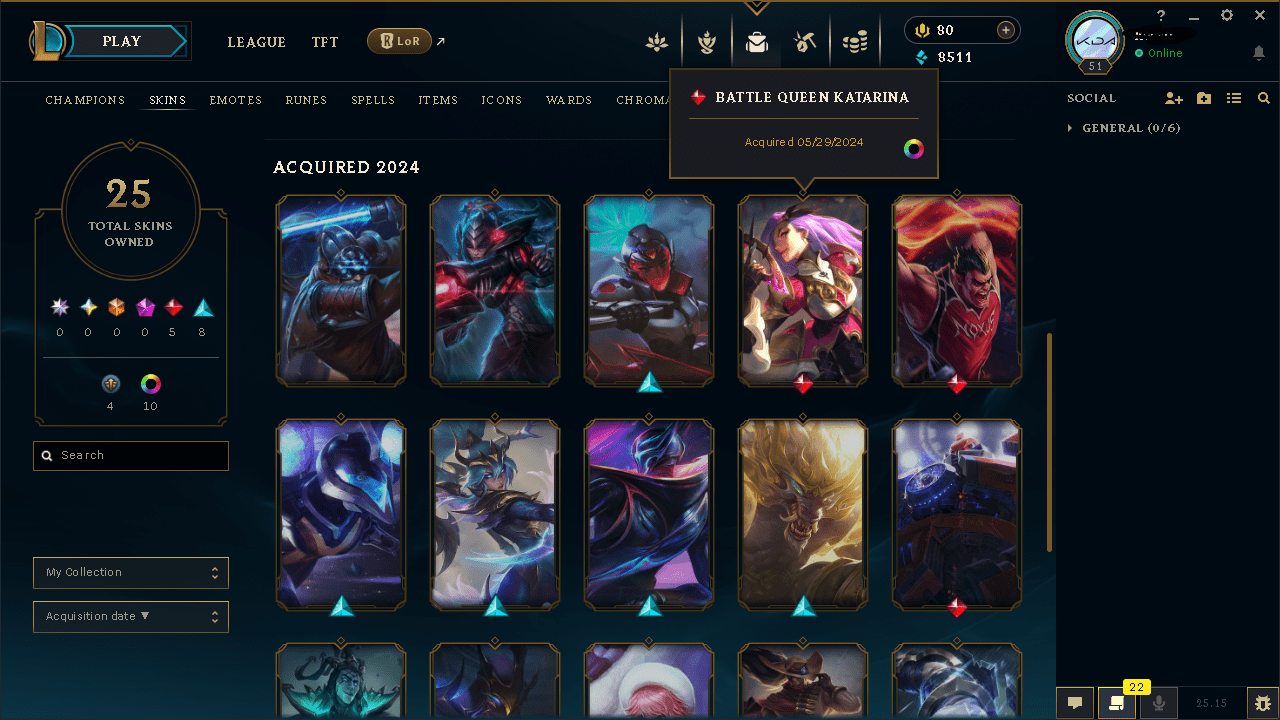Open unread chat messages toggle showing 22
This screenshot has width=1280, height=720.
[1116, 702]
